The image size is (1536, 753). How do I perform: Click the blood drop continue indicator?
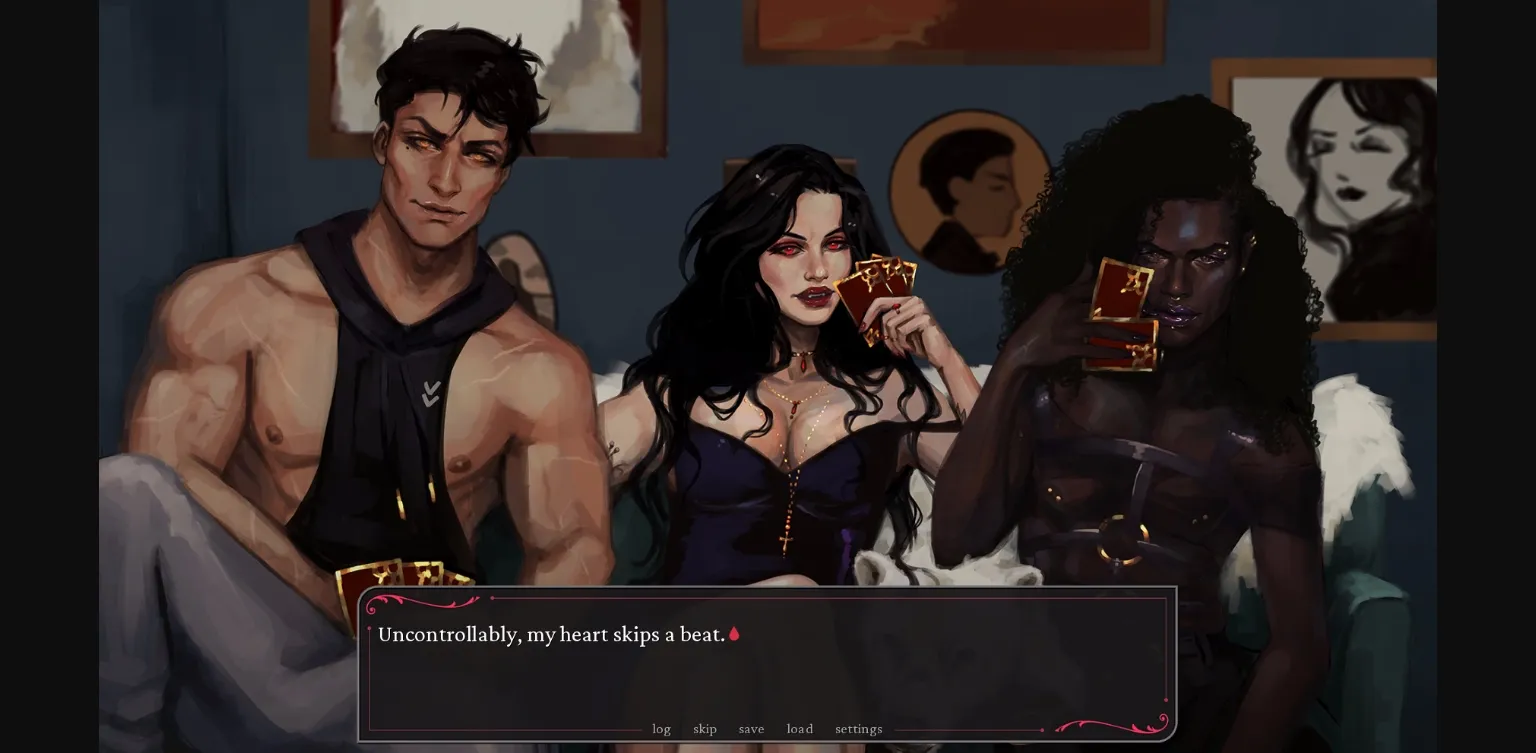coord(735,634)
